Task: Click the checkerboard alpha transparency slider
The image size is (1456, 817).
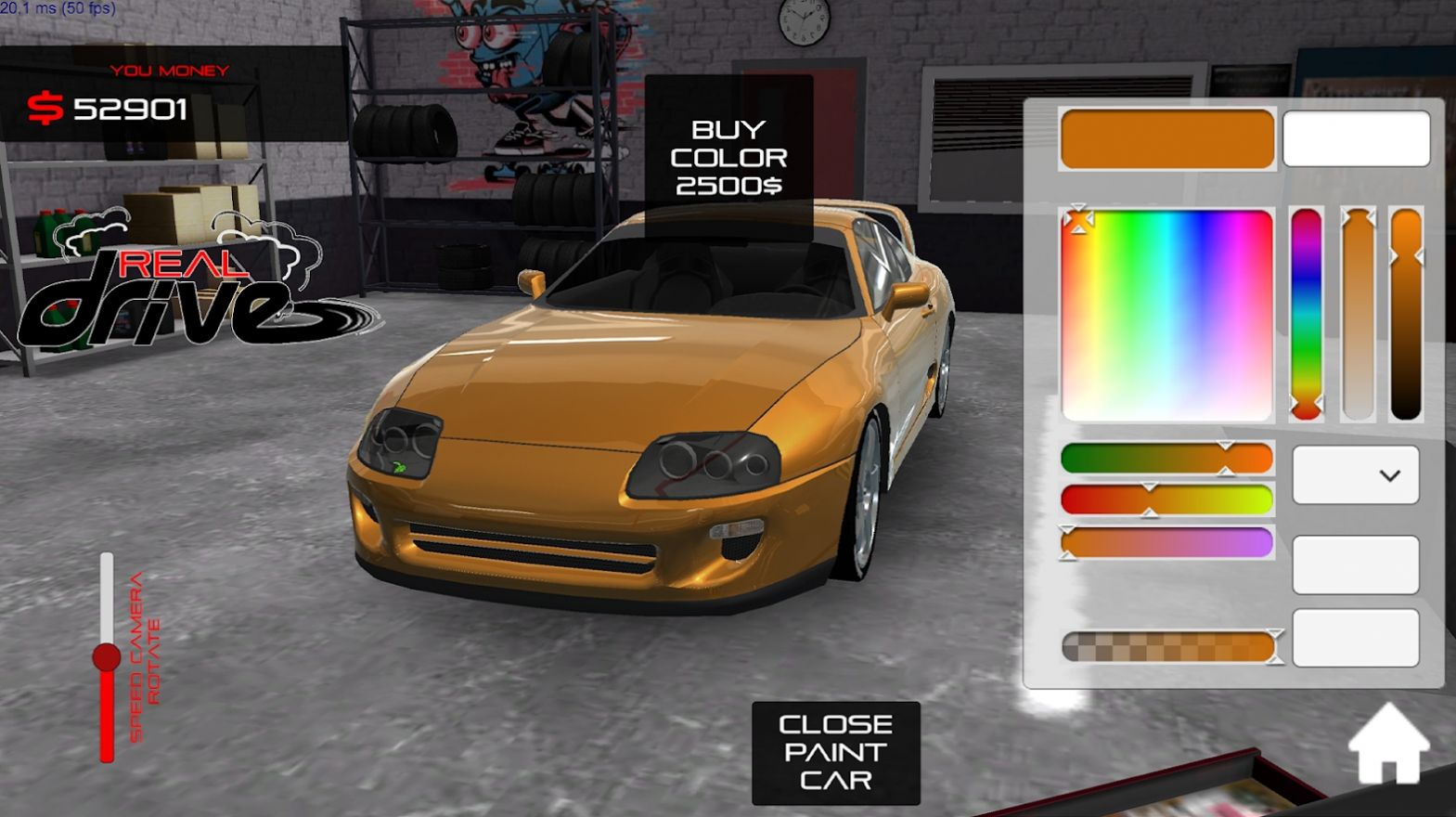Action: click(1167, 645)
